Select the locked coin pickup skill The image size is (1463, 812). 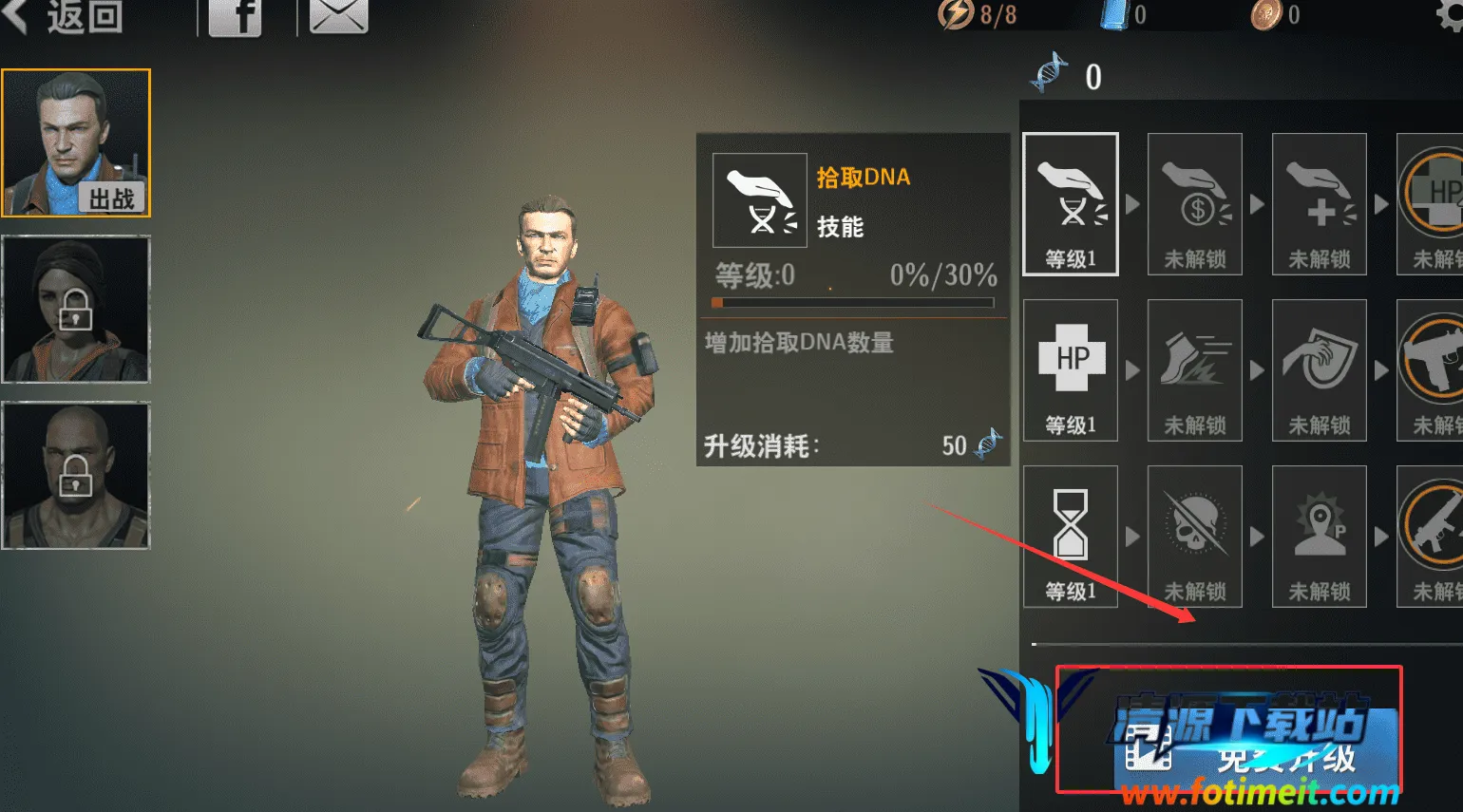(x=1195, y=204)
